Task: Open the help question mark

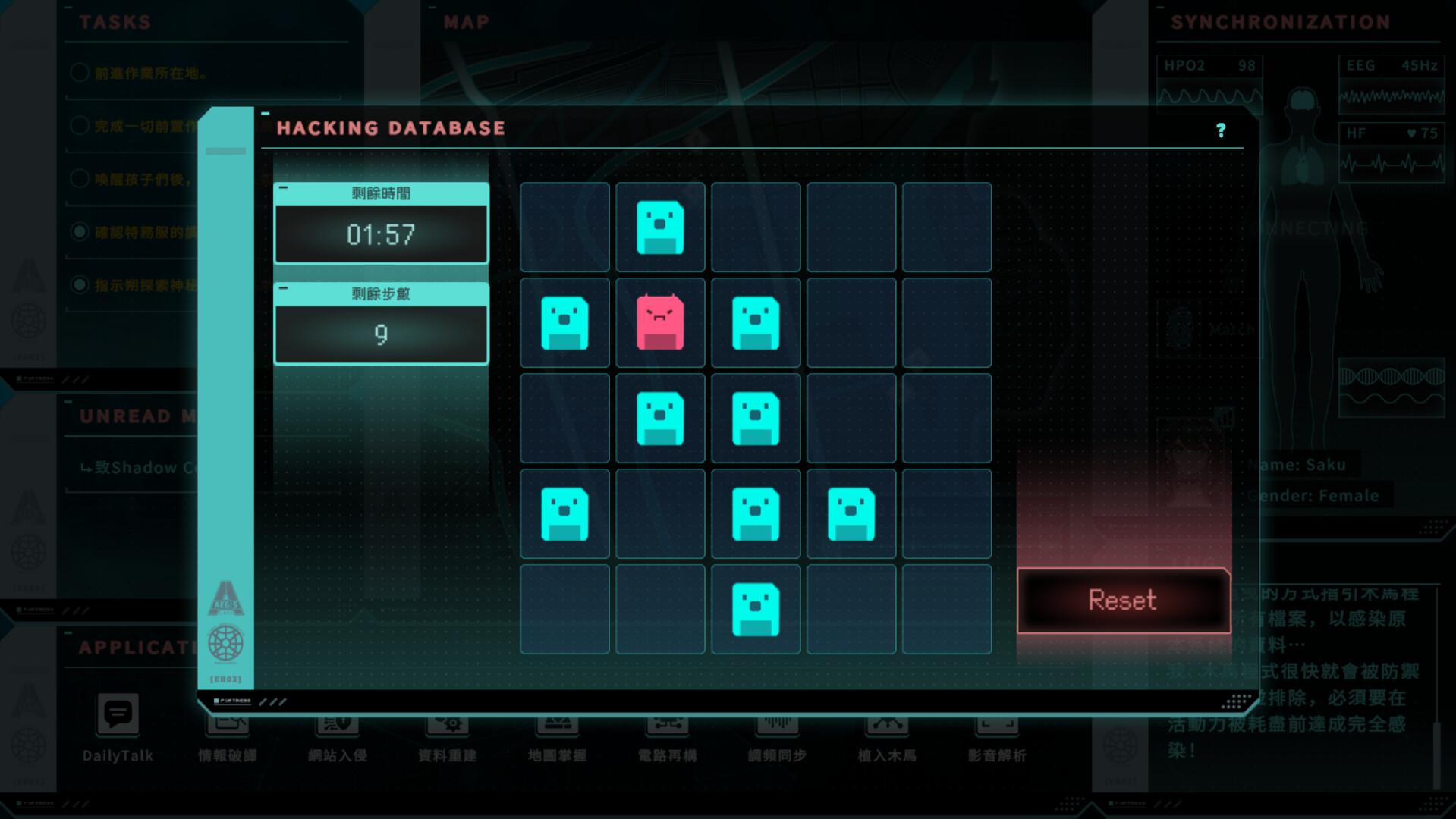Action: click(1222, 130)
